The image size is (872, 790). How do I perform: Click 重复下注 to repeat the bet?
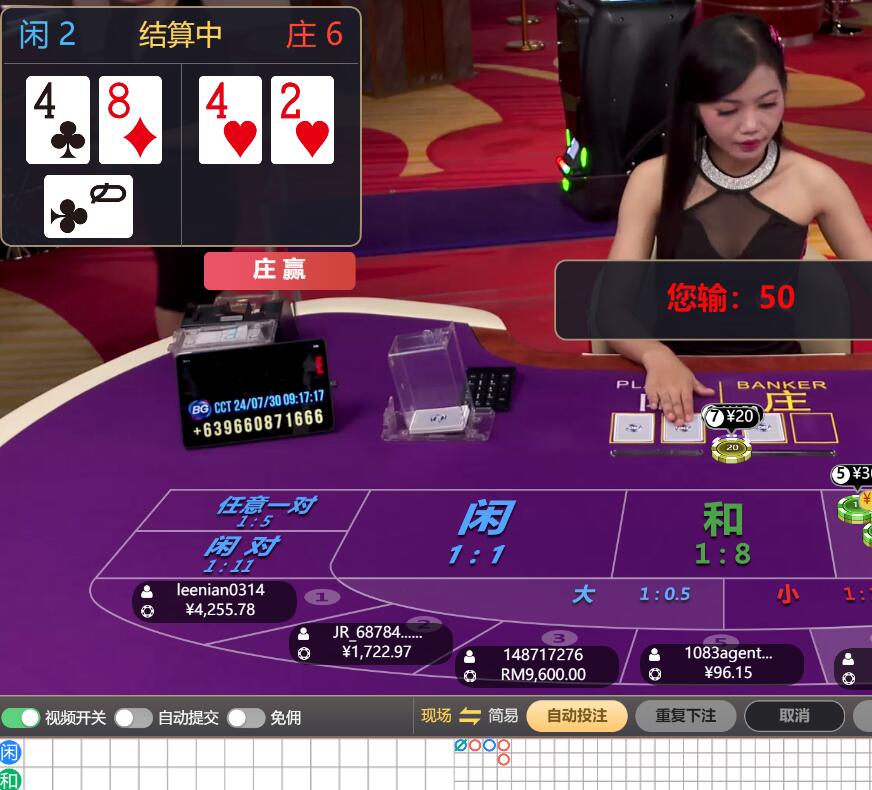(686, 716)
